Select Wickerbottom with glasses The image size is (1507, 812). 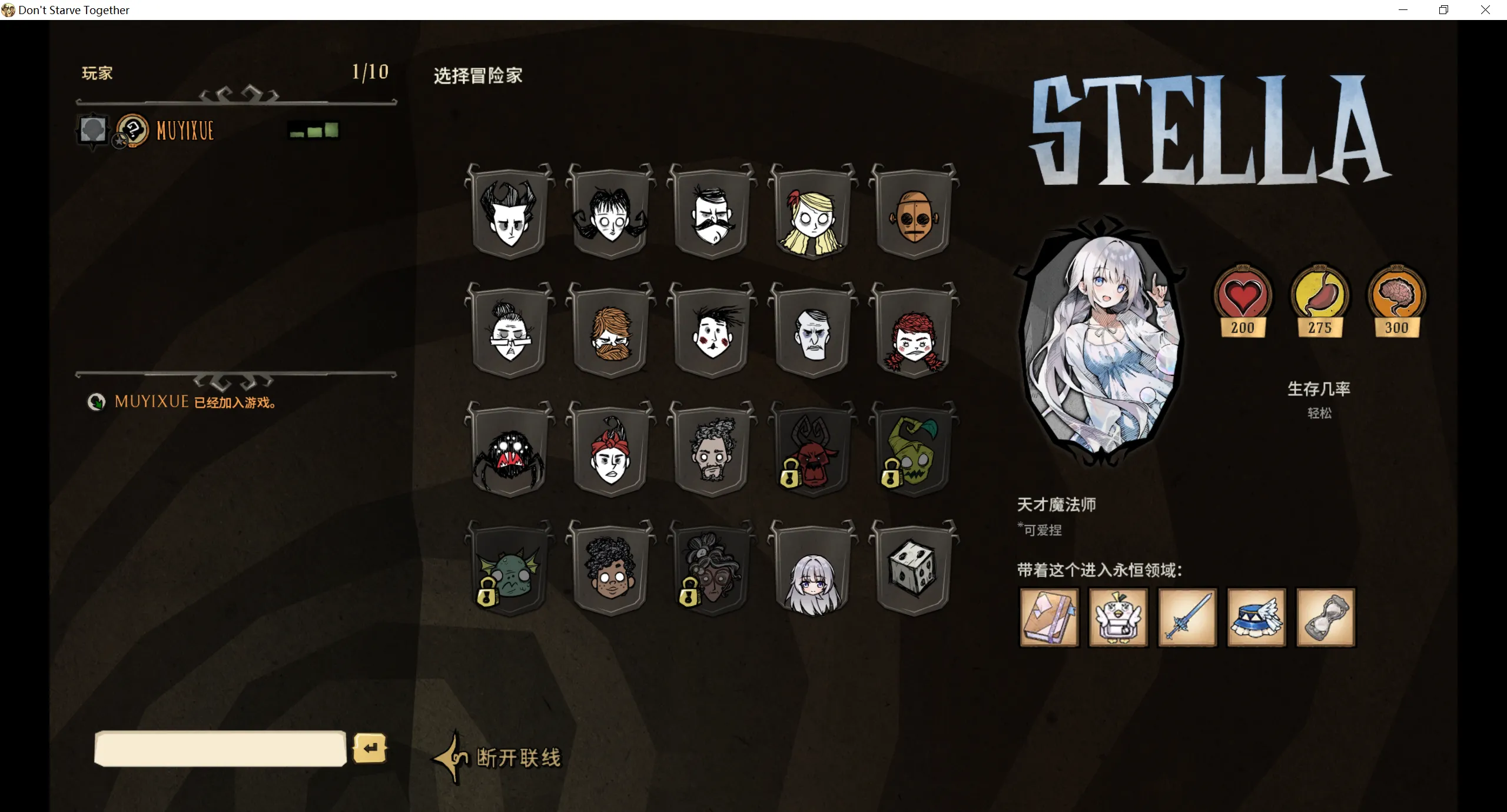click(510, 332)
